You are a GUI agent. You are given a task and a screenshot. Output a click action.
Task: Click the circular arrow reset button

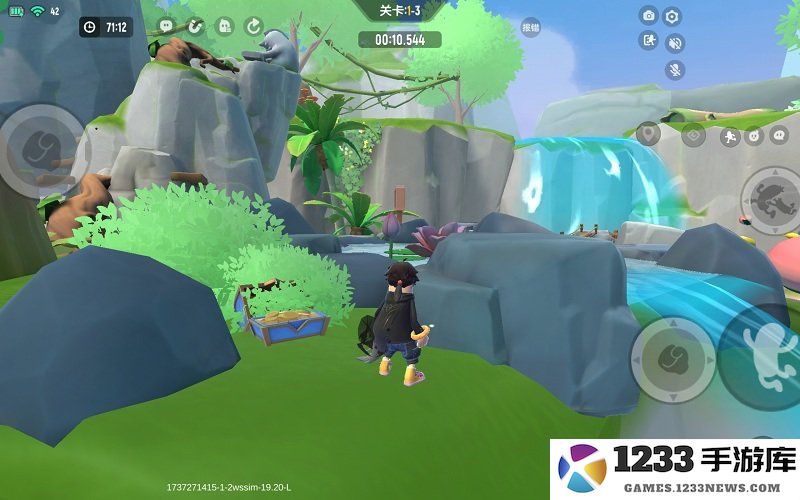click(x=254, y=26)
